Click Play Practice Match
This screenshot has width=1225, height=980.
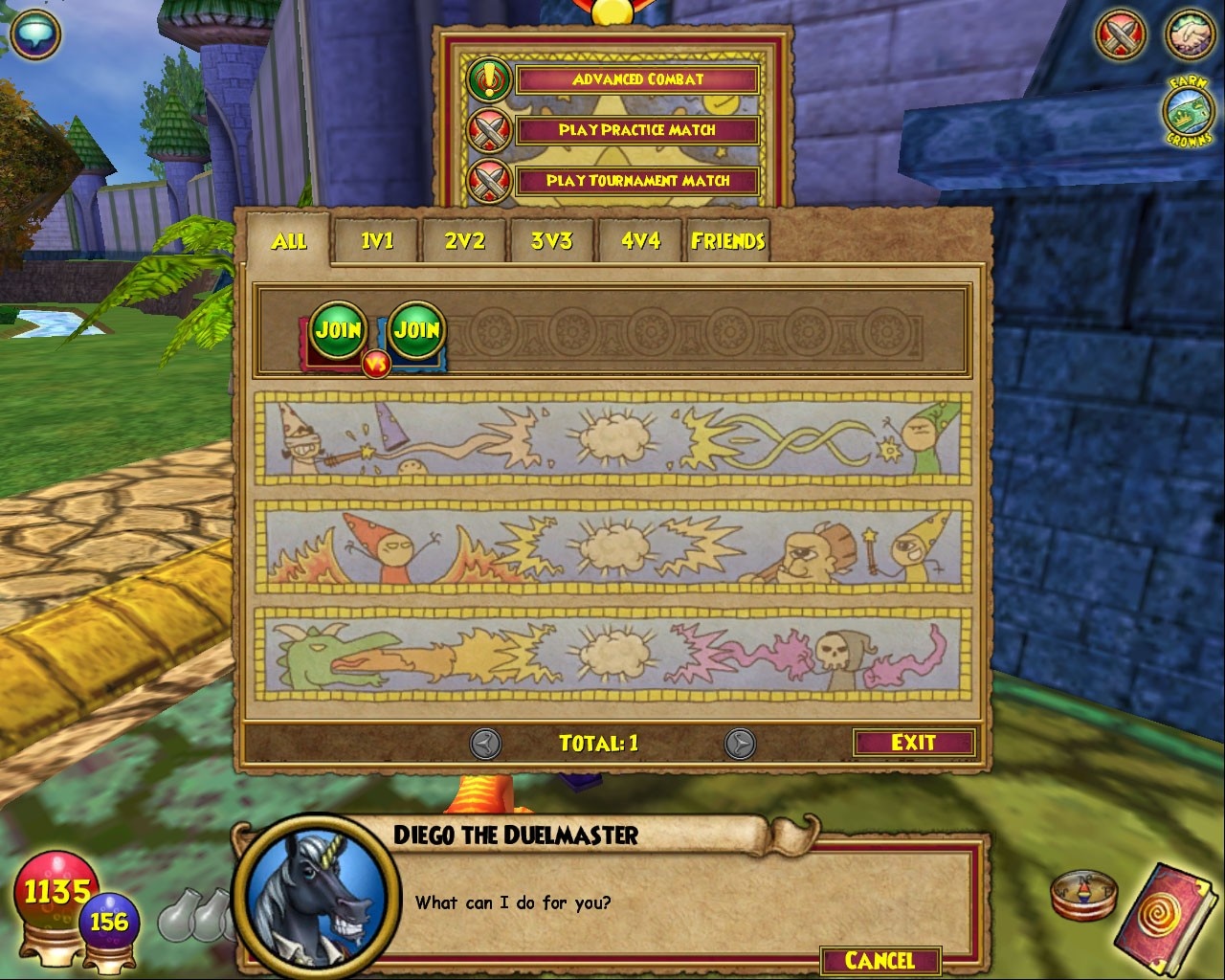coord(636,130)
